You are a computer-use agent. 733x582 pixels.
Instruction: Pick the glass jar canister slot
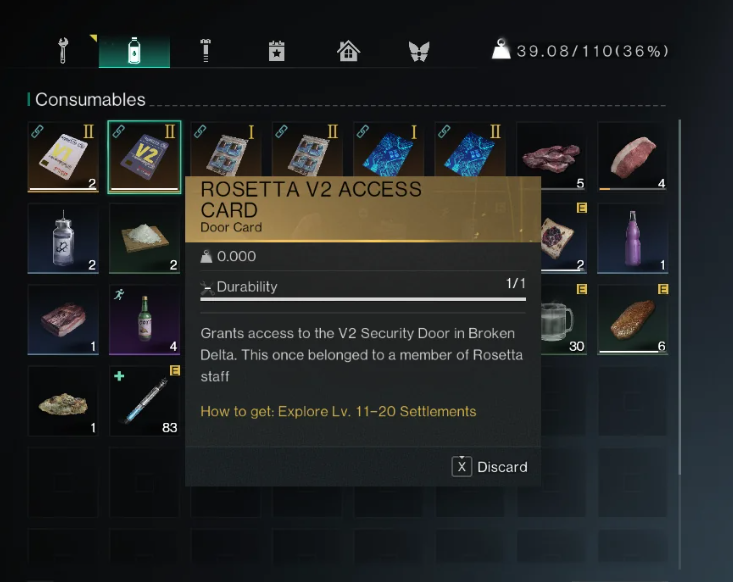pyautogui.click(x=63, y=238)
